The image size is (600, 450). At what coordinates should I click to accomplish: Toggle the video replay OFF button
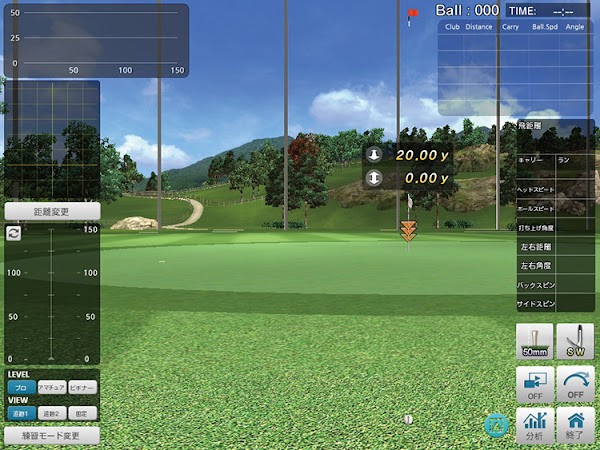point(535,384)
